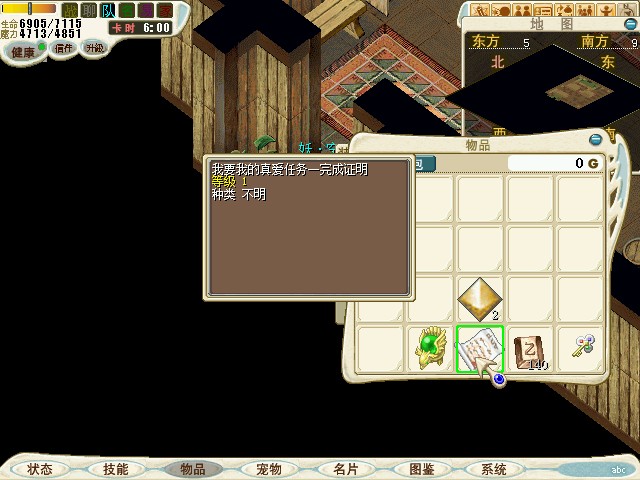Select the quest completion scroll item
Viewport: 640px width, 480px height.
(479, 348)
